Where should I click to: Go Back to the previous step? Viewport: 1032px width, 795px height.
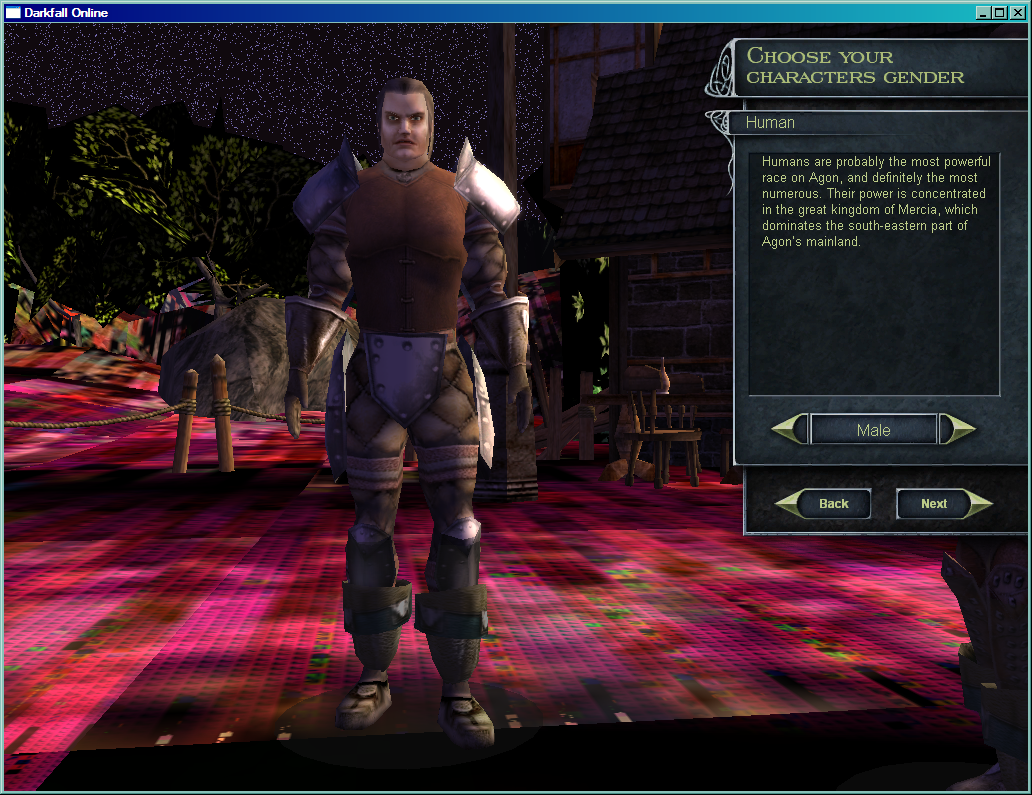(x=832, y=504)
